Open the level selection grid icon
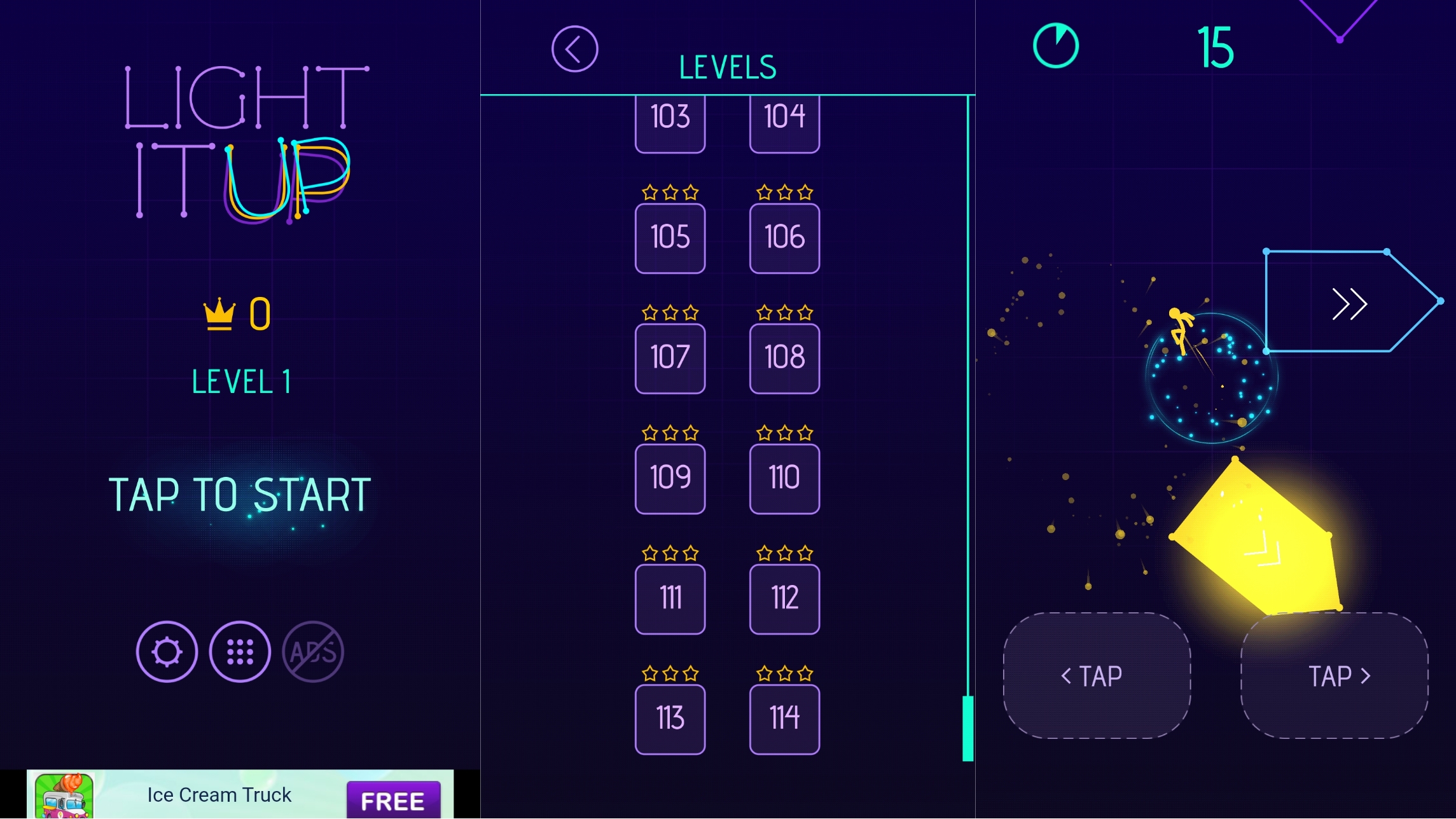This screenshot has width=1456, height=819. click(x=240, y=652)
